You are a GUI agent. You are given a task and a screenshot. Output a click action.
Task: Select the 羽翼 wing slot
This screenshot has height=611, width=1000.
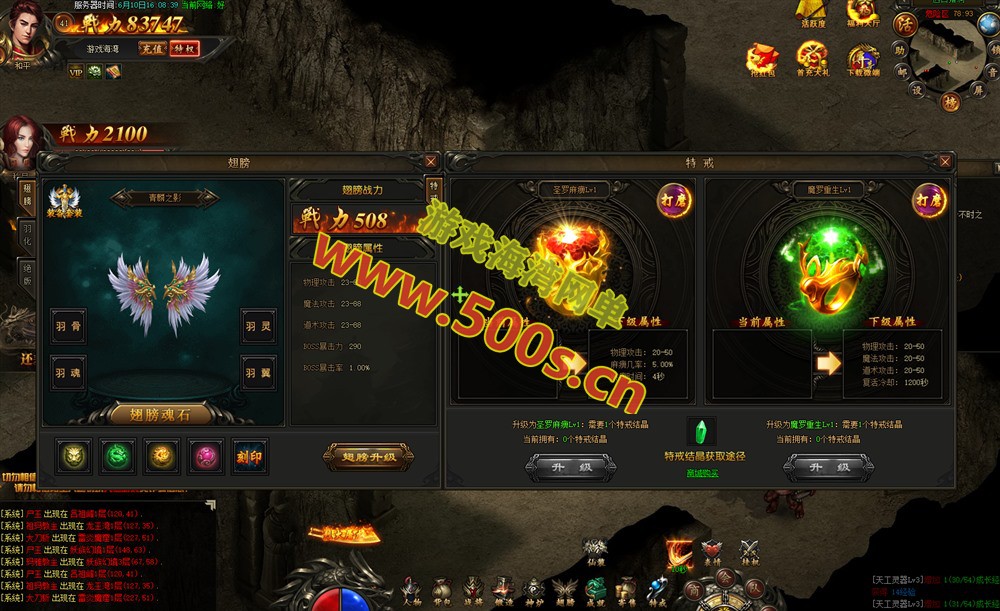pyautogui.click(x=259, y=374)
